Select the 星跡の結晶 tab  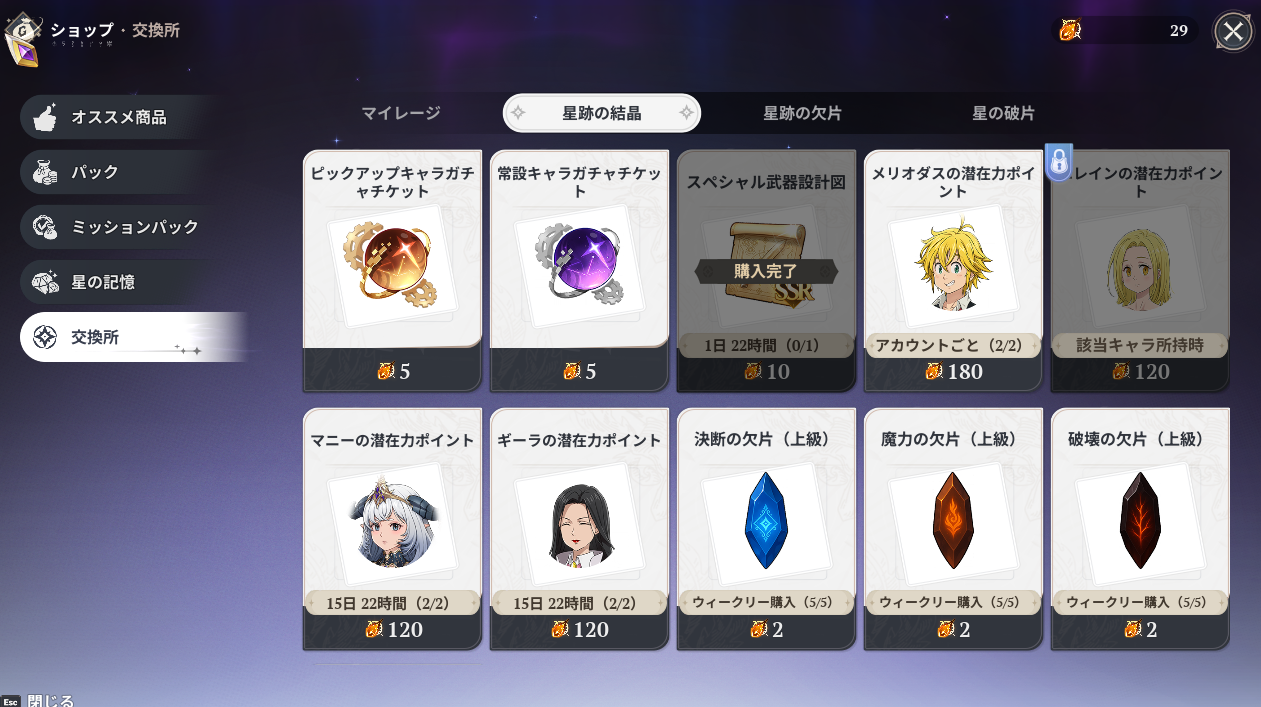[x=601, y=113]
